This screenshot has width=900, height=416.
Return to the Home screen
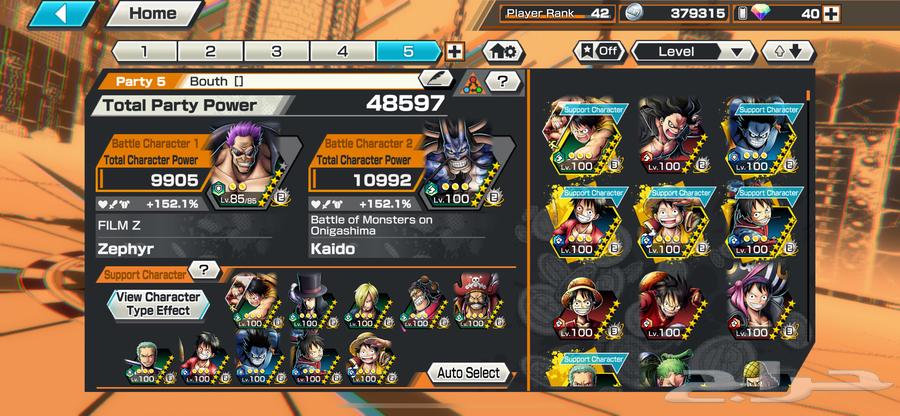point(152,15)
